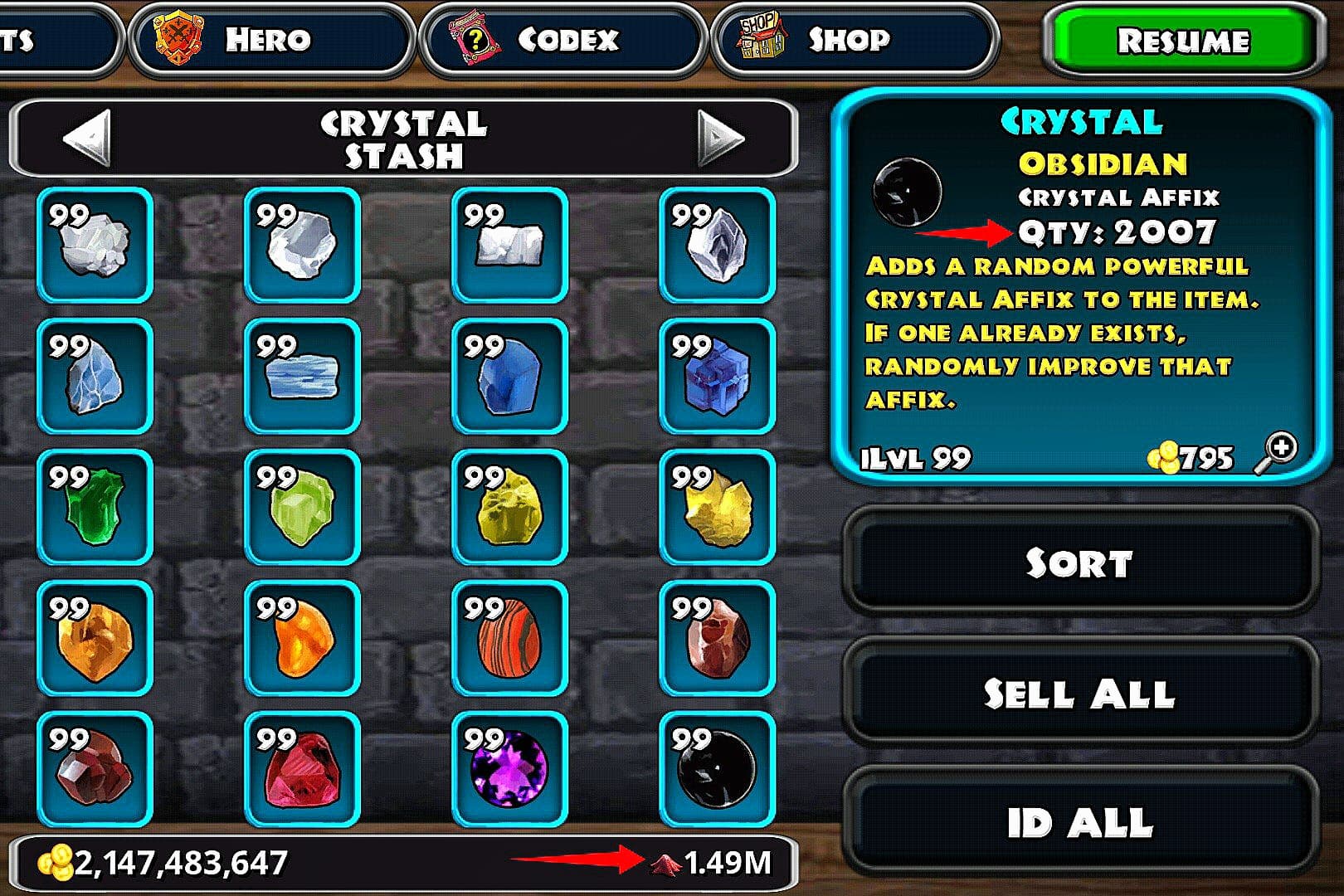Resume the game
Viewport: 1344px width, 896px height.
[1181, 41]
